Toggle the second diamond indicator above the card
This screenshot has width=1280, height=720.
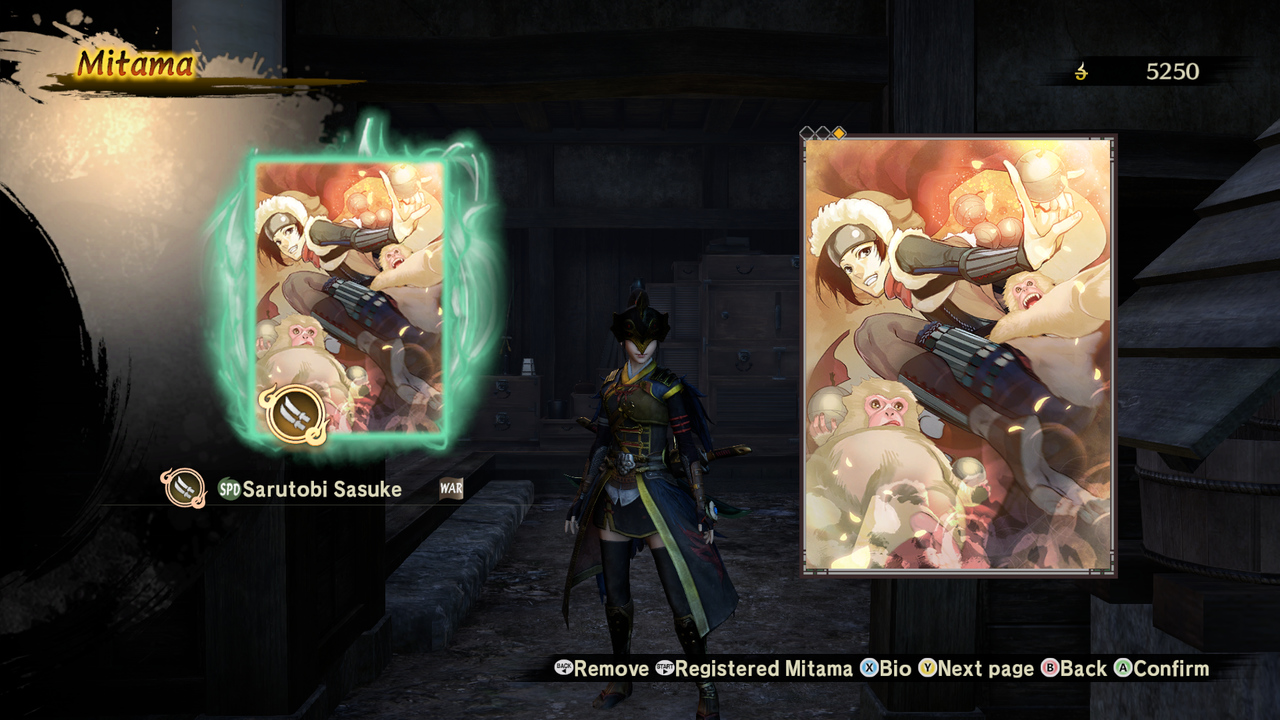[x=823, y=132]
